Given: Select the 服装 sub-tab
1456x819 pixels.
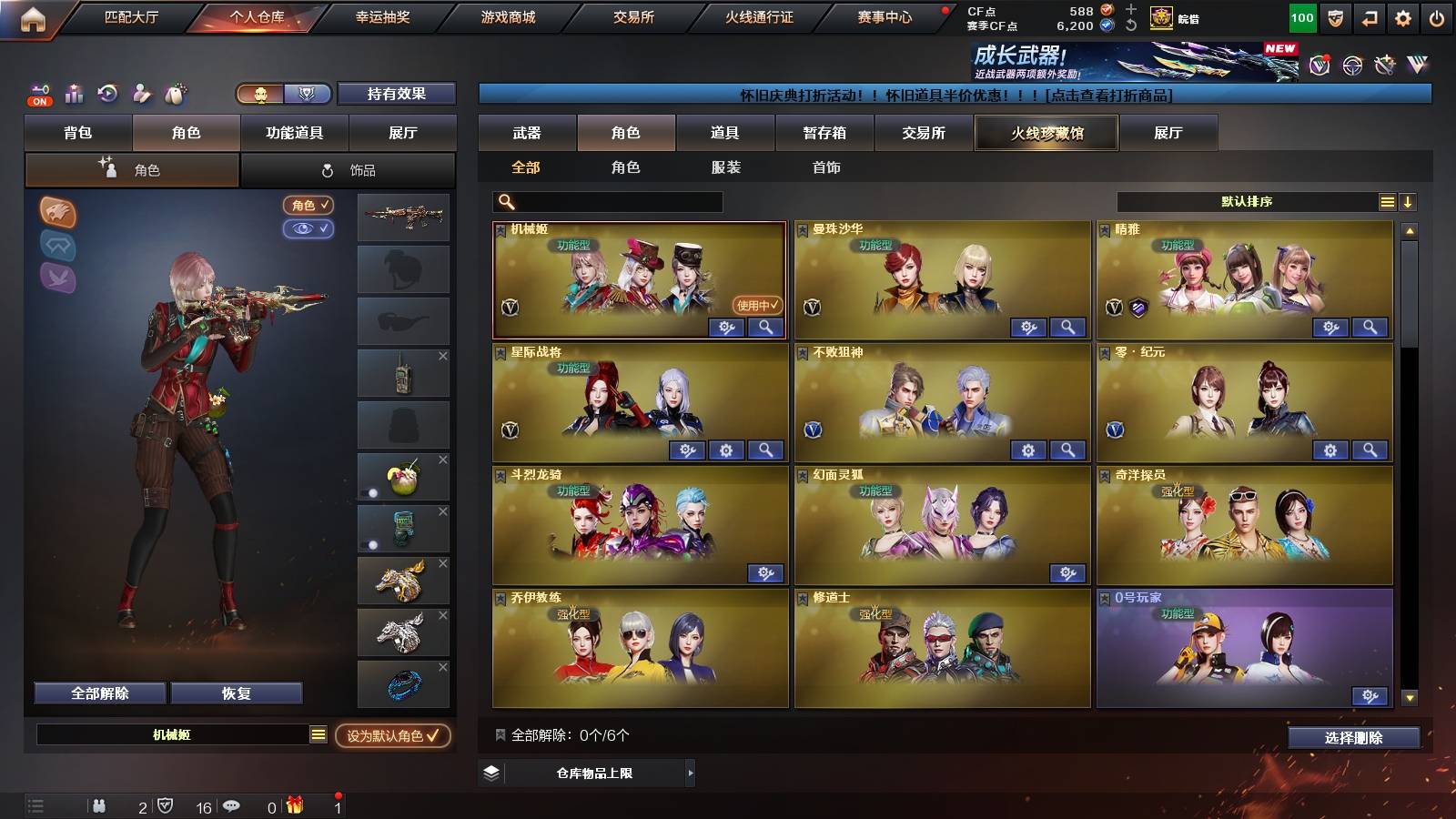Looking at the screenshot, I should (727, 167).
